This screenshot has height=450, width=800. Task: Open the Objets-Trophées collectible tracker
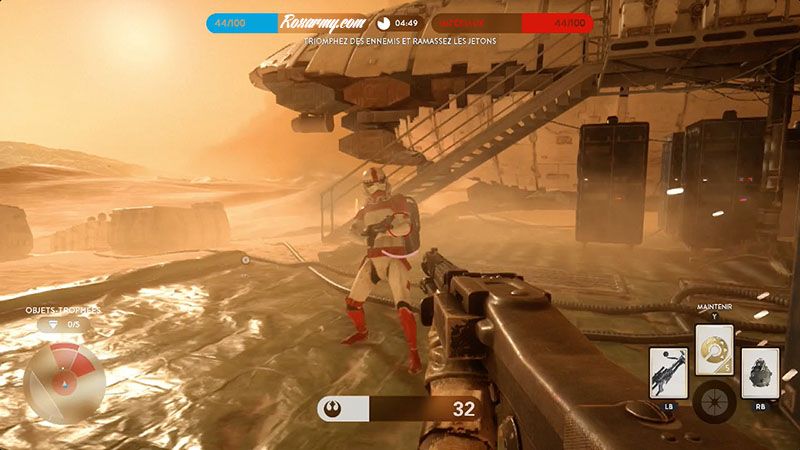coord(63,318)
